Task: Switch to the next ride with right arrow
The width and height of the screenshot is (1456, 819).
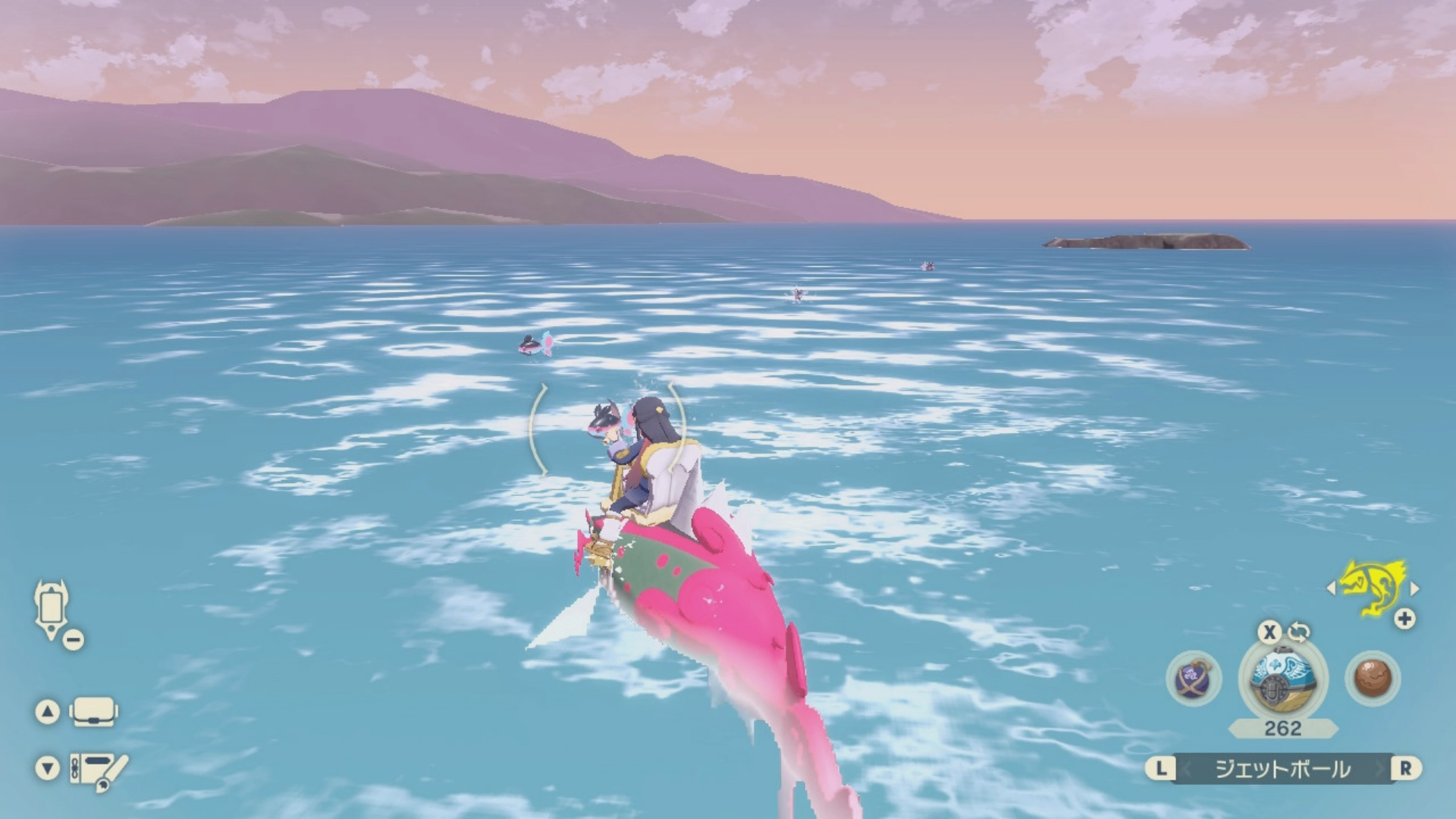Action: 1414,588
